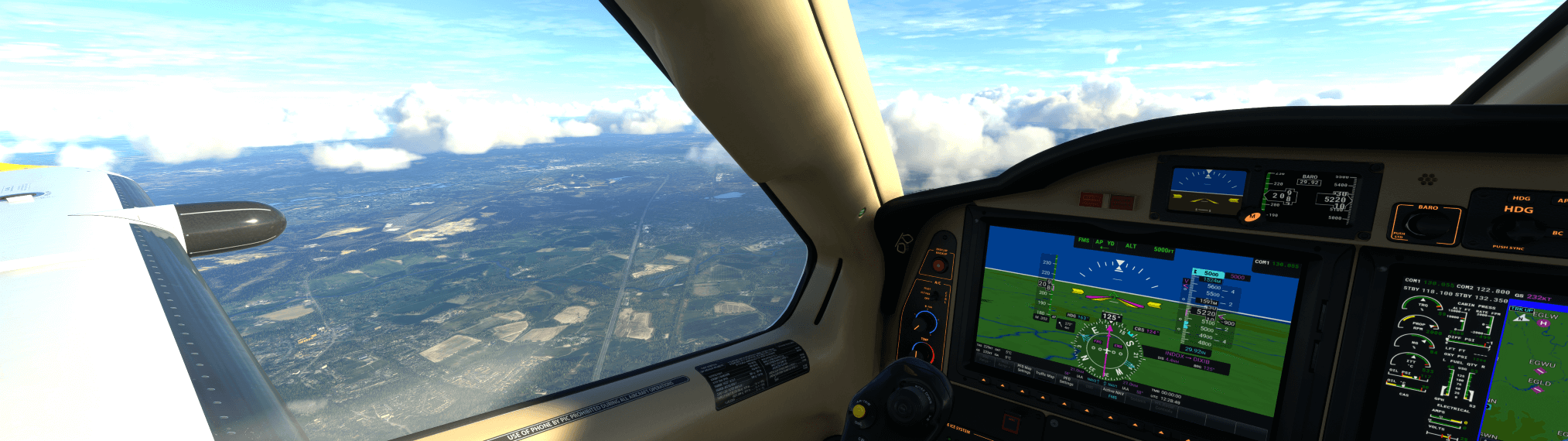Adjust the red-ringed TEMP knob
Image resolution: width=1568 pixels, height=441 pixels.
pyautogui.click(x=922, y=352)
